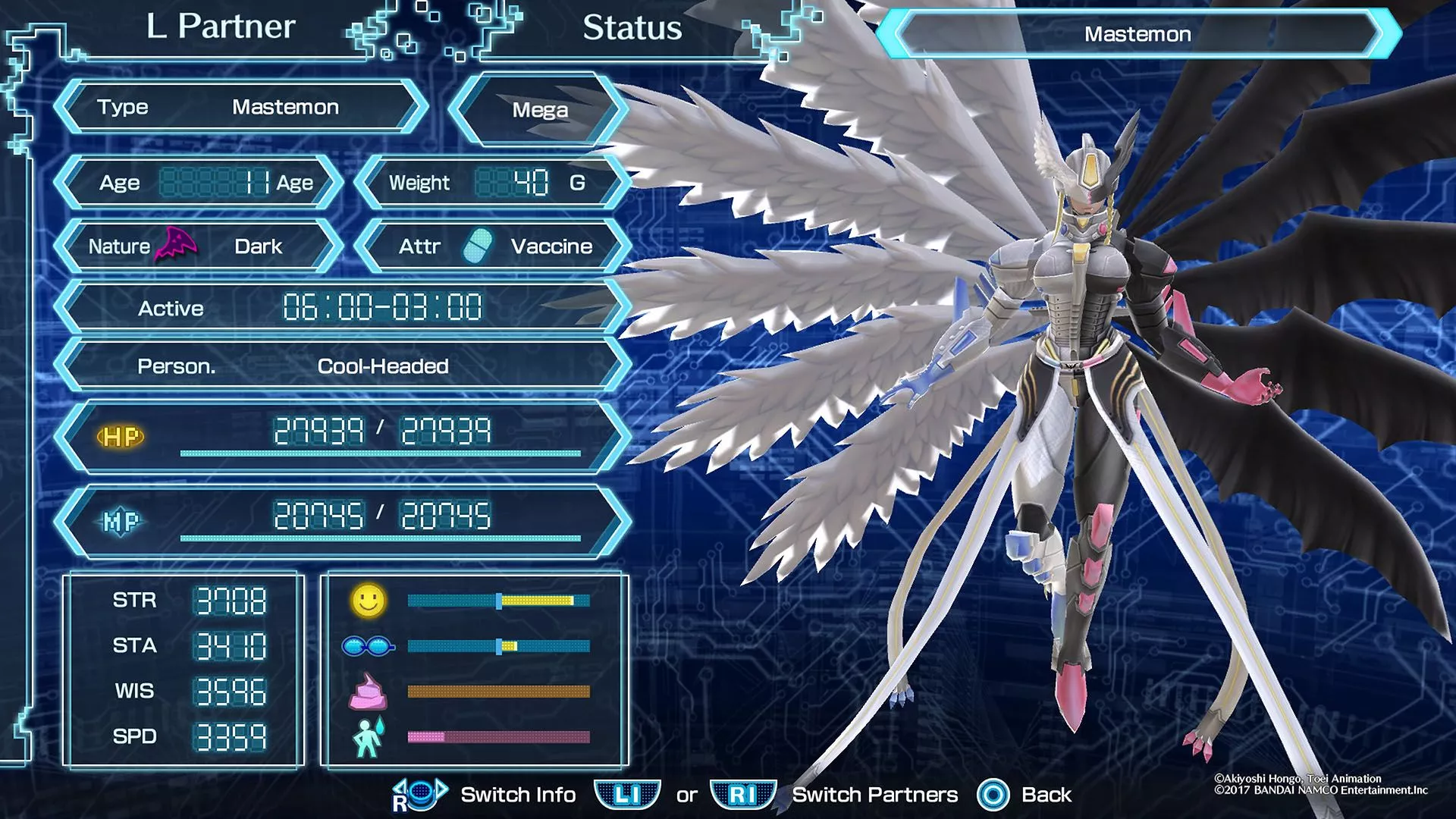Click the pink poop gauge icon

tap(368, 692)
